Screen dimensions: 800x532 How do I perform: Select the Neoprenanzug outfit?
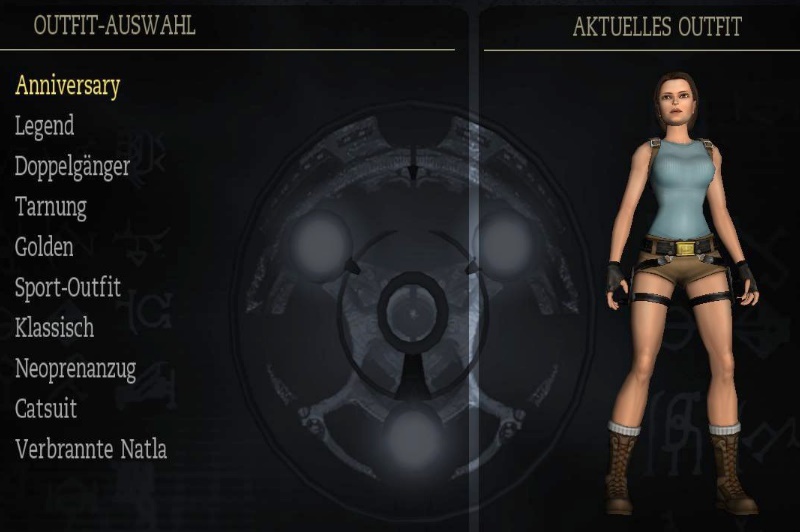tap(75, 369)
